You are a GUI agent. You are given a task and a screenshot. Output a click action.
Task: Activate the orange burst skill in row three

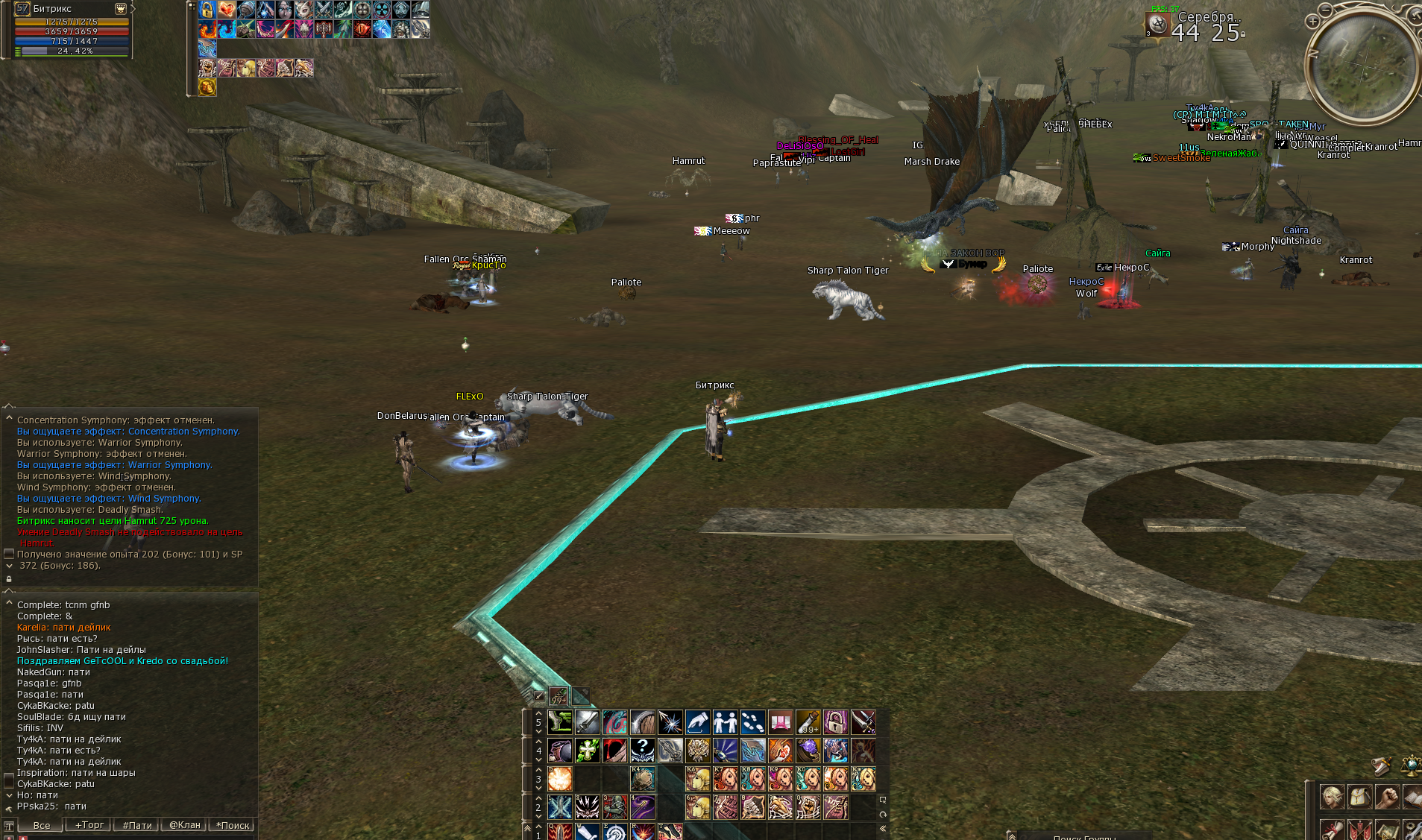(559, 779)
